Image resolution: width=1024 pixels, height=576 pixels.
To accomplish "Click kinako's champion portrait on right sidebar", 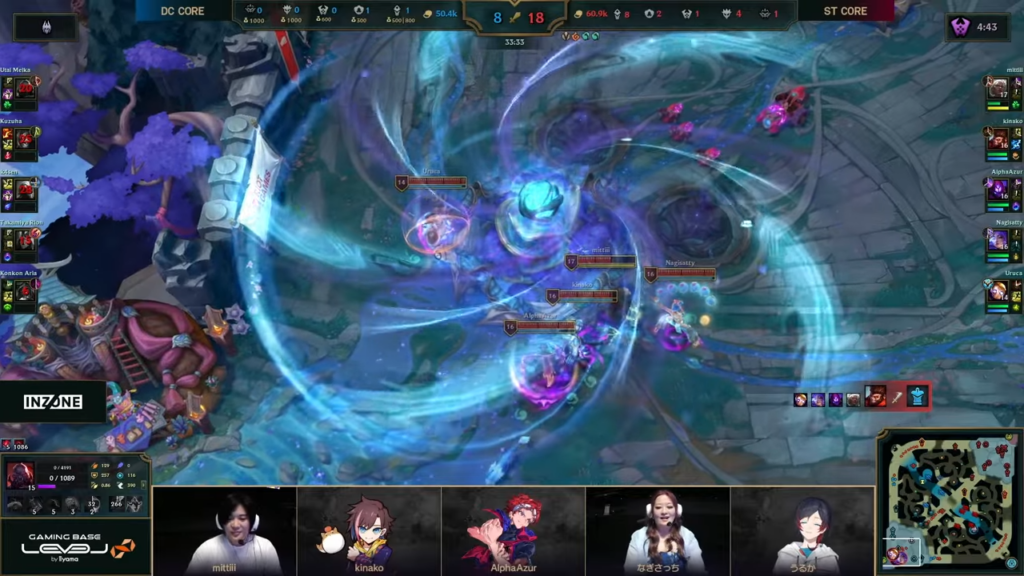I will 997,139.
